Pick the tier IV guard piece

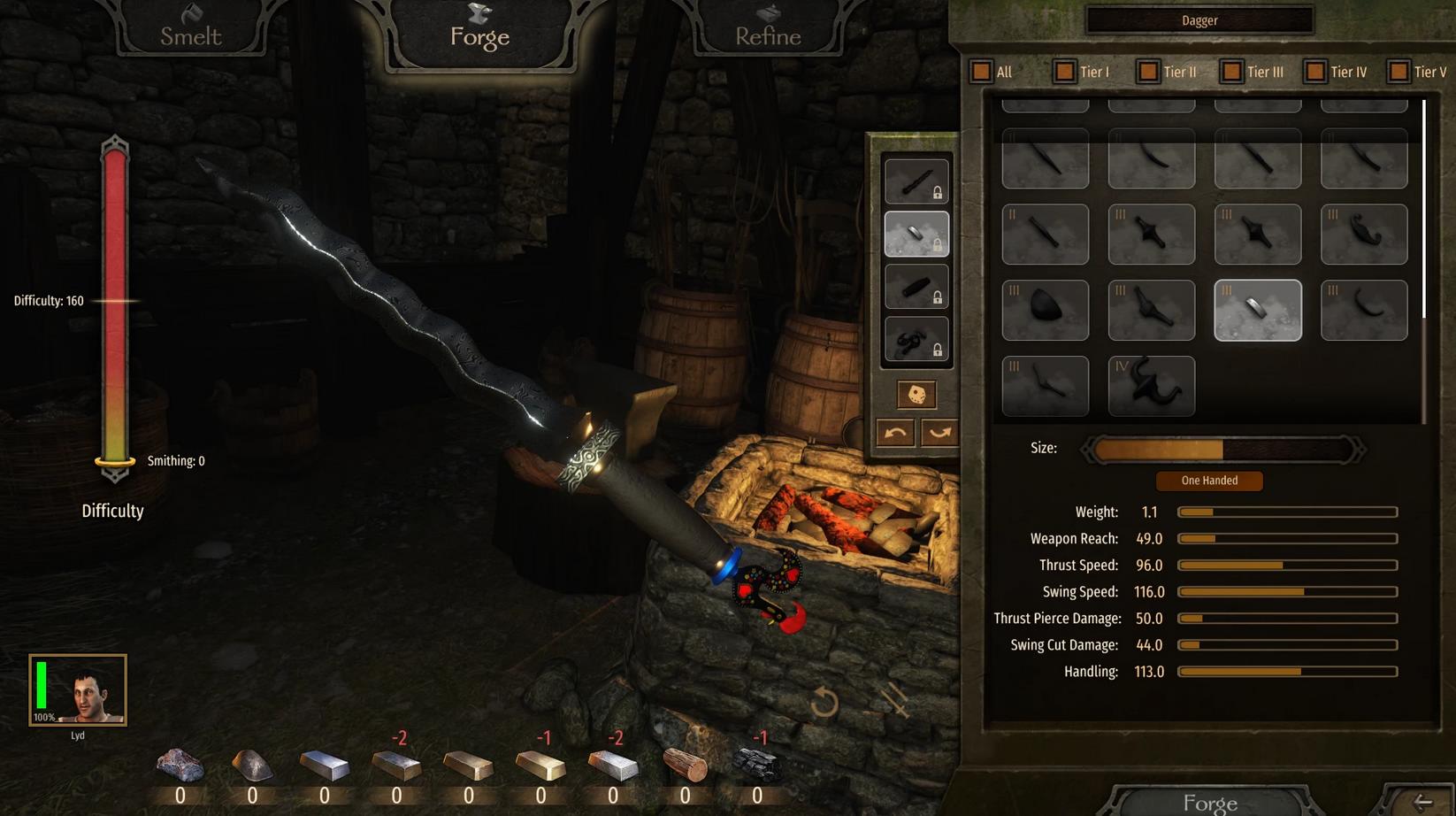pos(1151,386)
